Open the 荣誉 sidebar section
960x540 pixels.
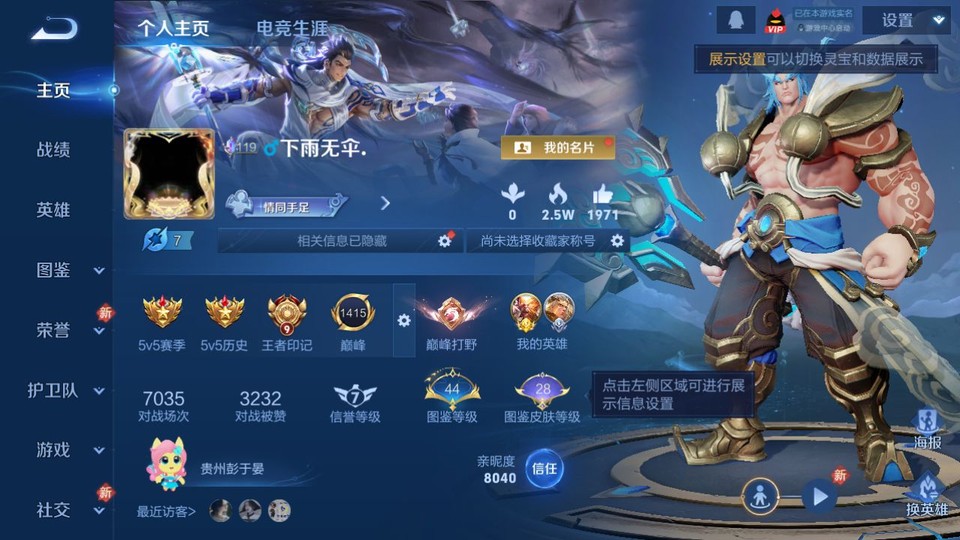[53, 330]
